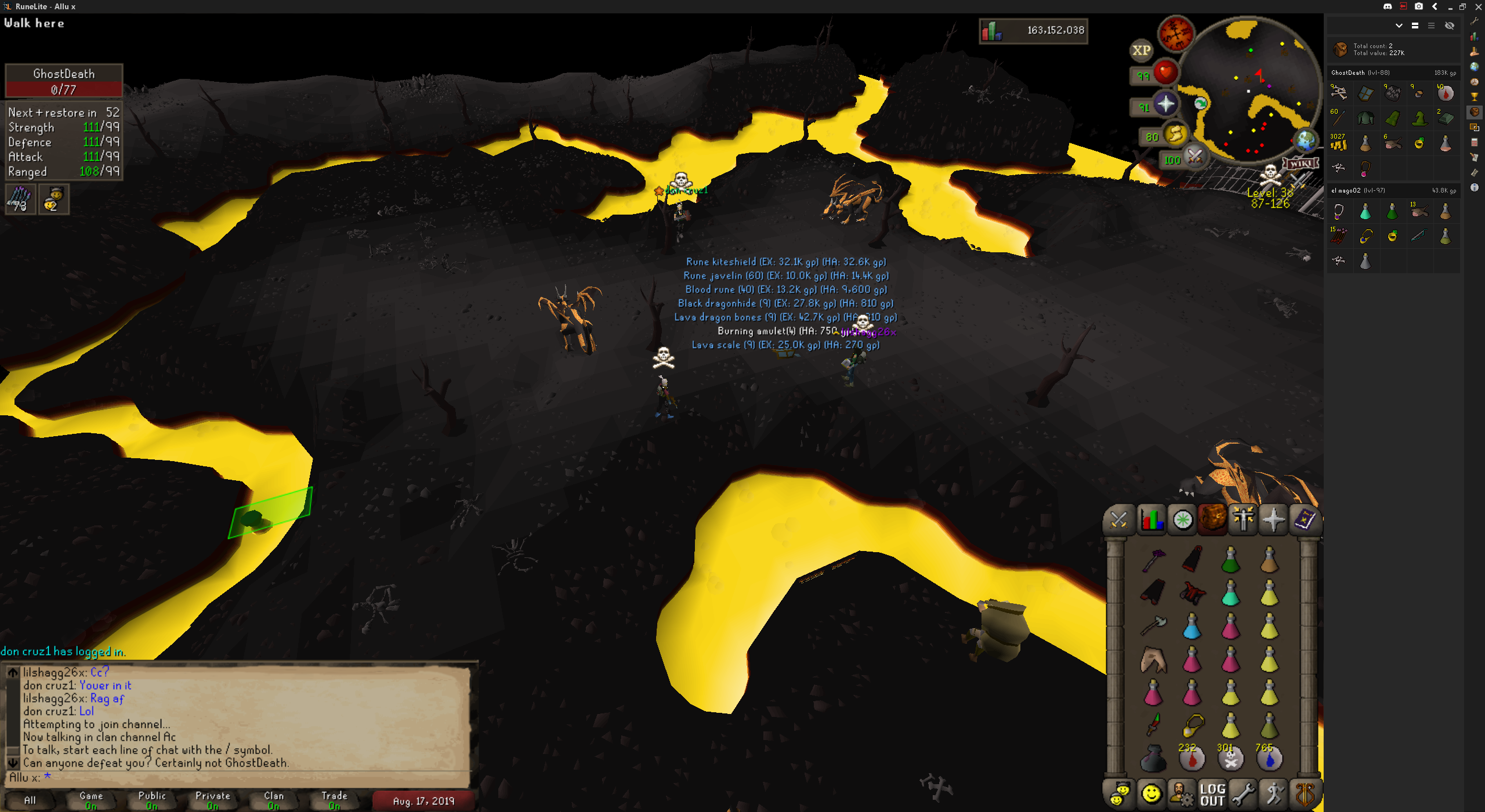Switch to the skills bar-chart tab

pos(1151,519)
